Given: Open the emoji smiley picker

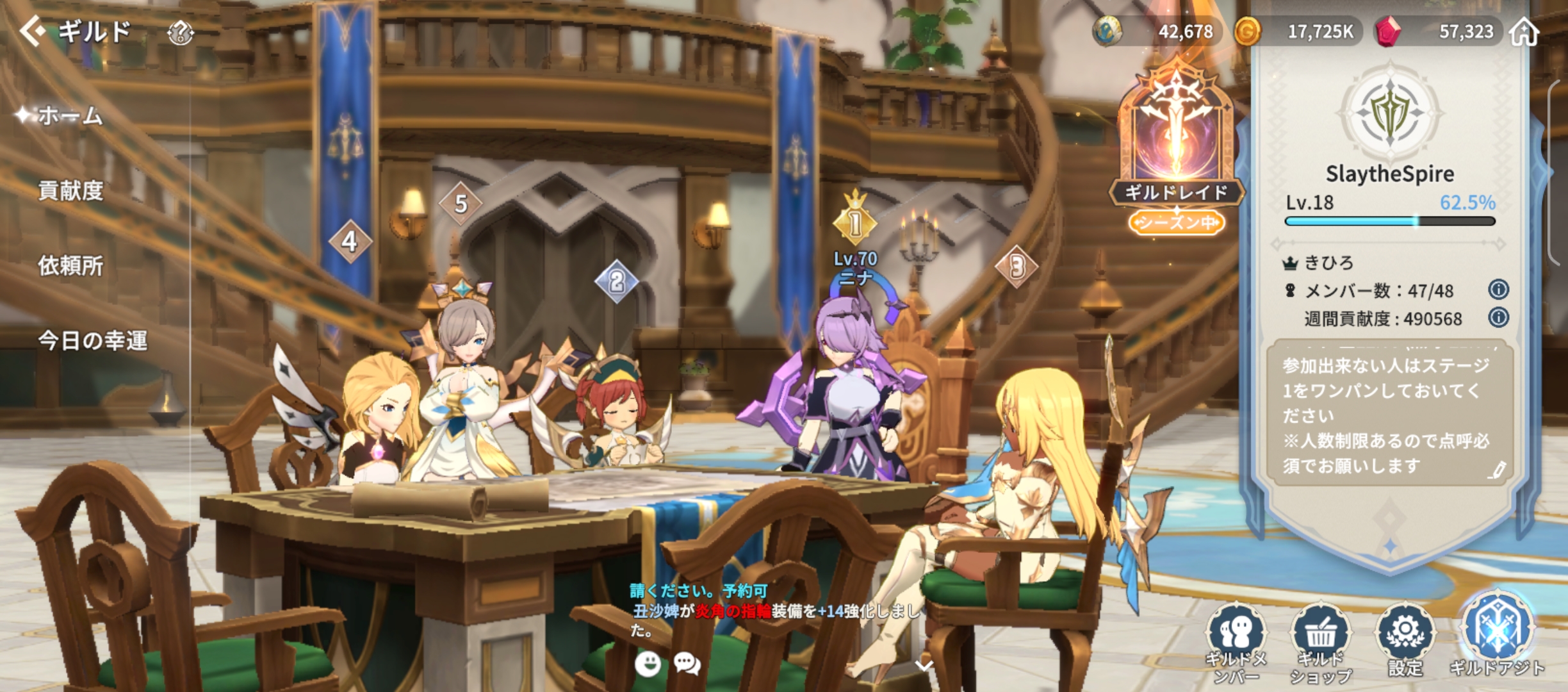Looking at the screenshot, I should point(648,664).
